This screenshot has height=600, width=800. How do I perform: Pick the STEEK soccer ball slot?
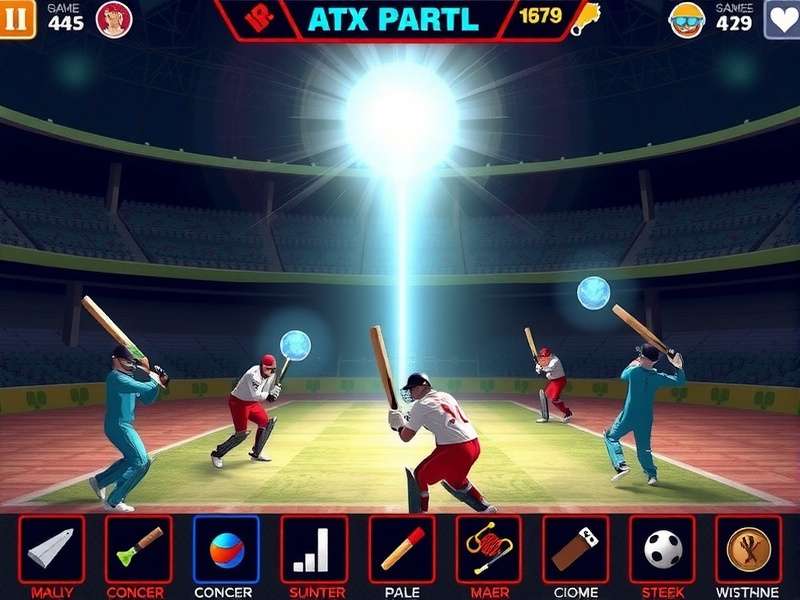(x=662, y=549)
